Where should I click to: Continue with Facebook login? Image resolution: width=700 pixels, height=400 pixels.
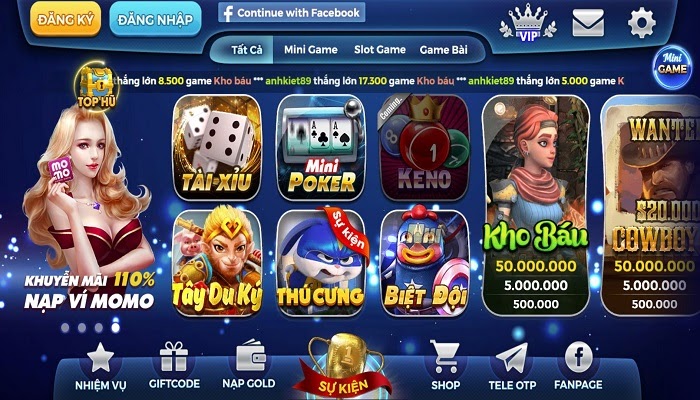(291, 13)
